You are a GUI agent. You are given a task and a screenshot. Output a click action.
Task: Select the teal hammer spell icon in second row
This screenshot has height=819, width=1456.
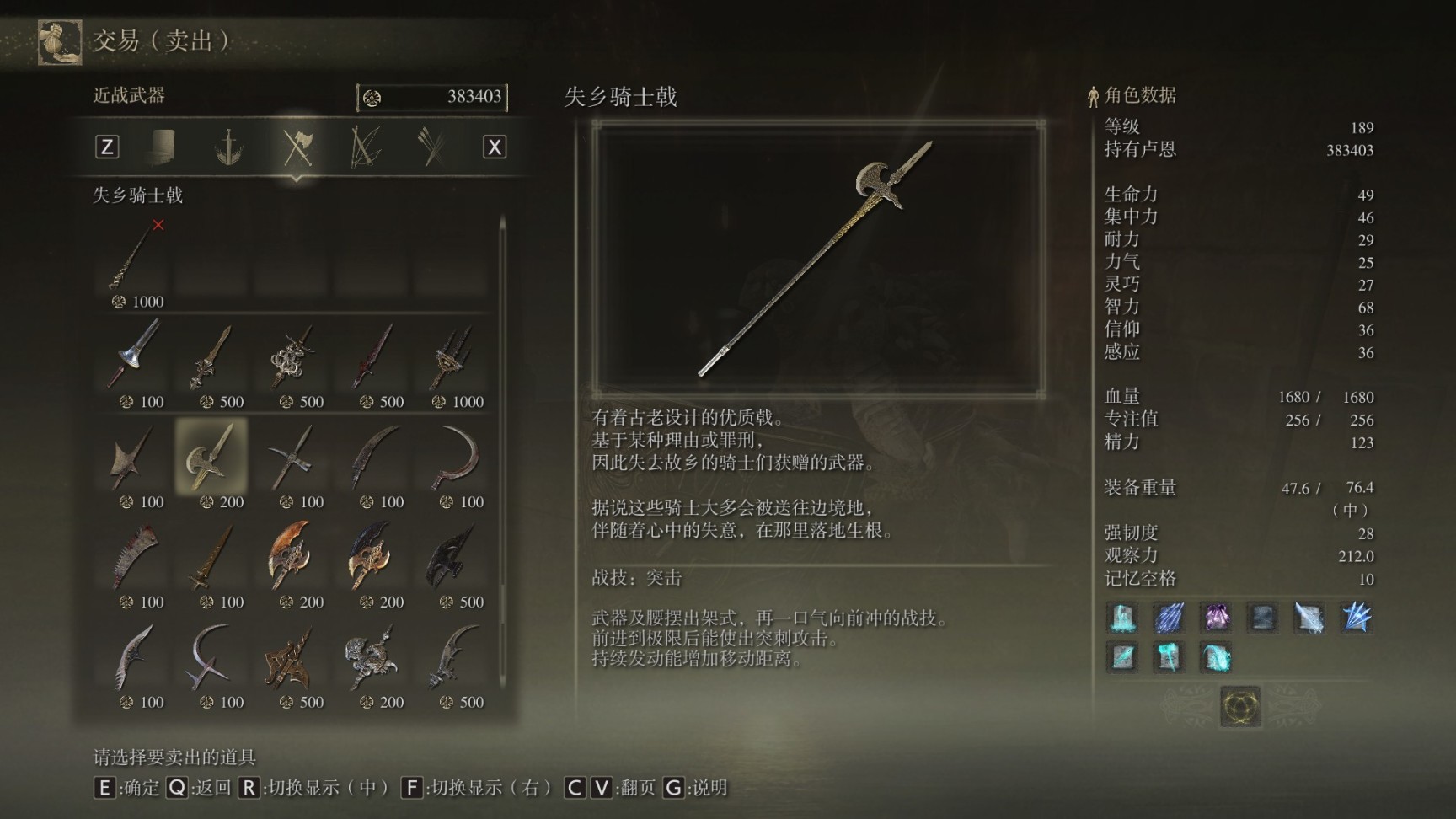point(1170,657)
